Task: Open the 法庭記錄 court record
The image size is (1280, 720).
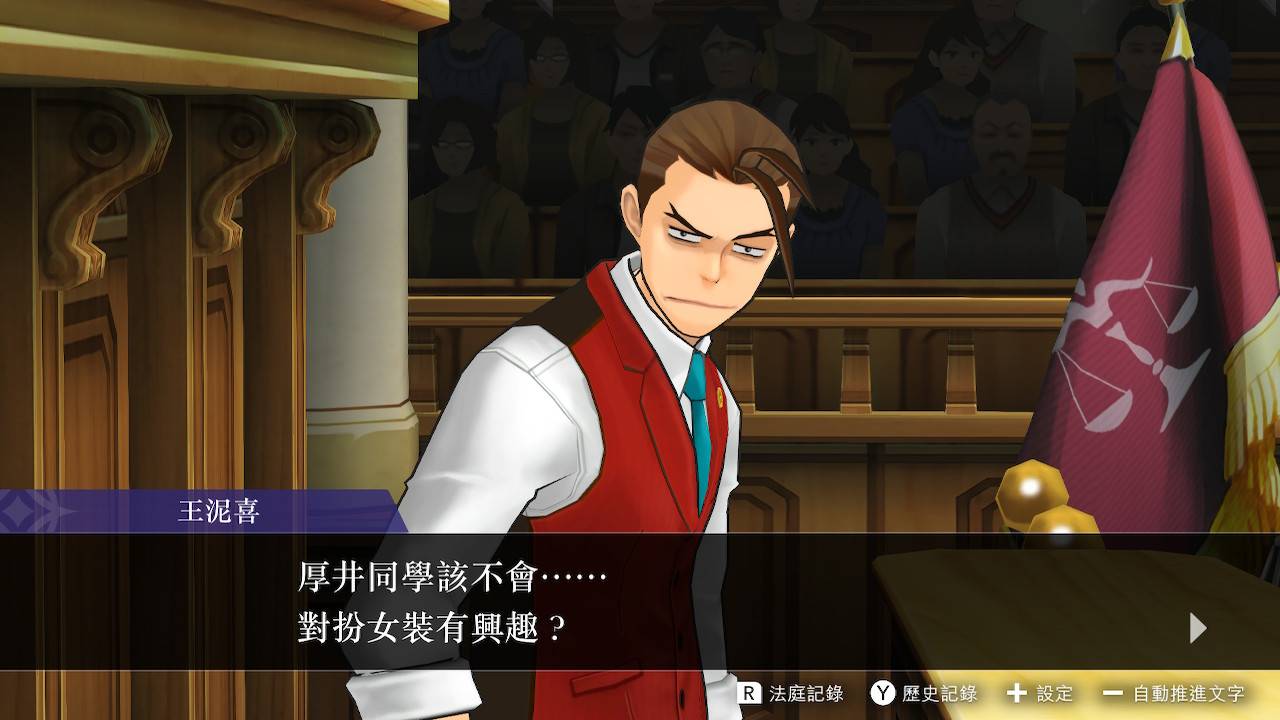Action: point(791,693)
